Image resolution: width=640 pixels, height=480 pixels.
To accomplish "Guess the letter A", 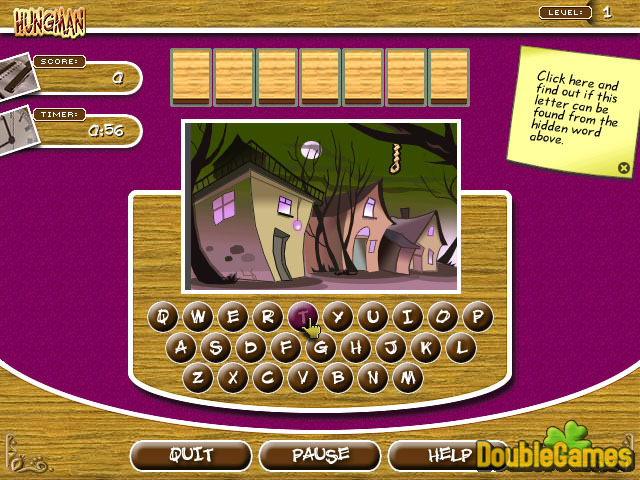I will click(181, 348).
